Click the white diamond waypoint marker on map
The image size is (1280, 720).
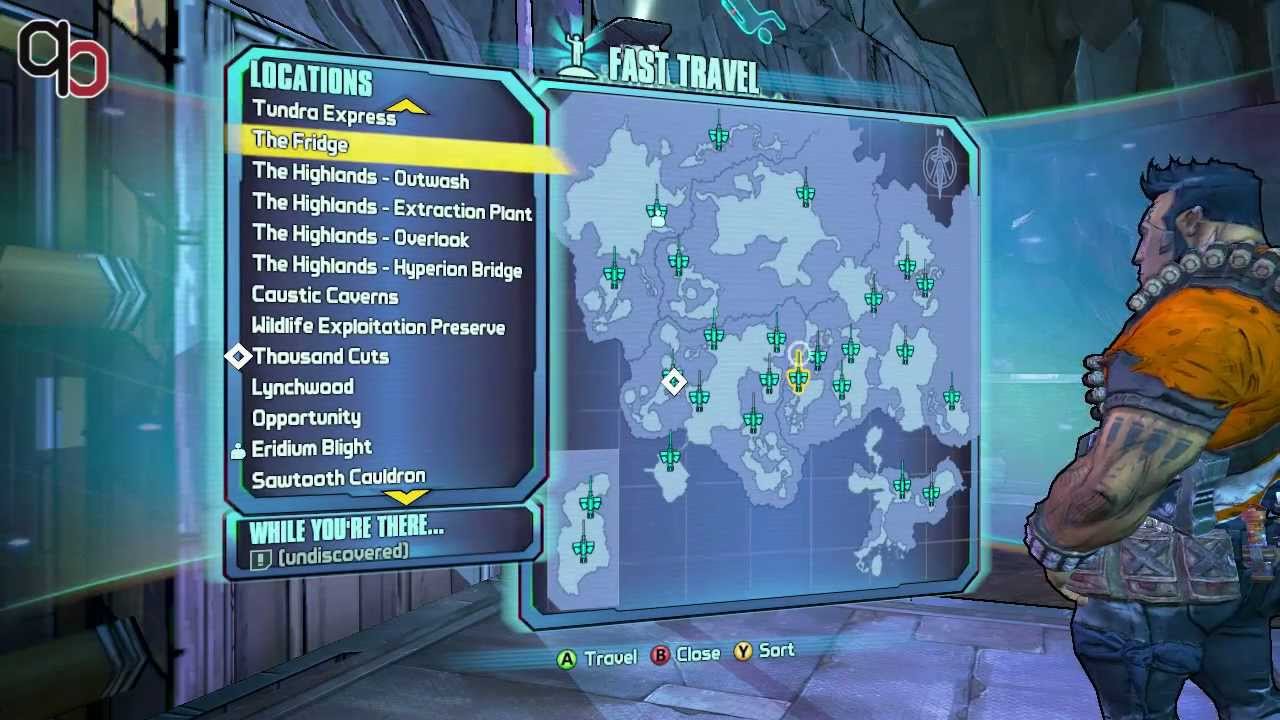(674, 382)
